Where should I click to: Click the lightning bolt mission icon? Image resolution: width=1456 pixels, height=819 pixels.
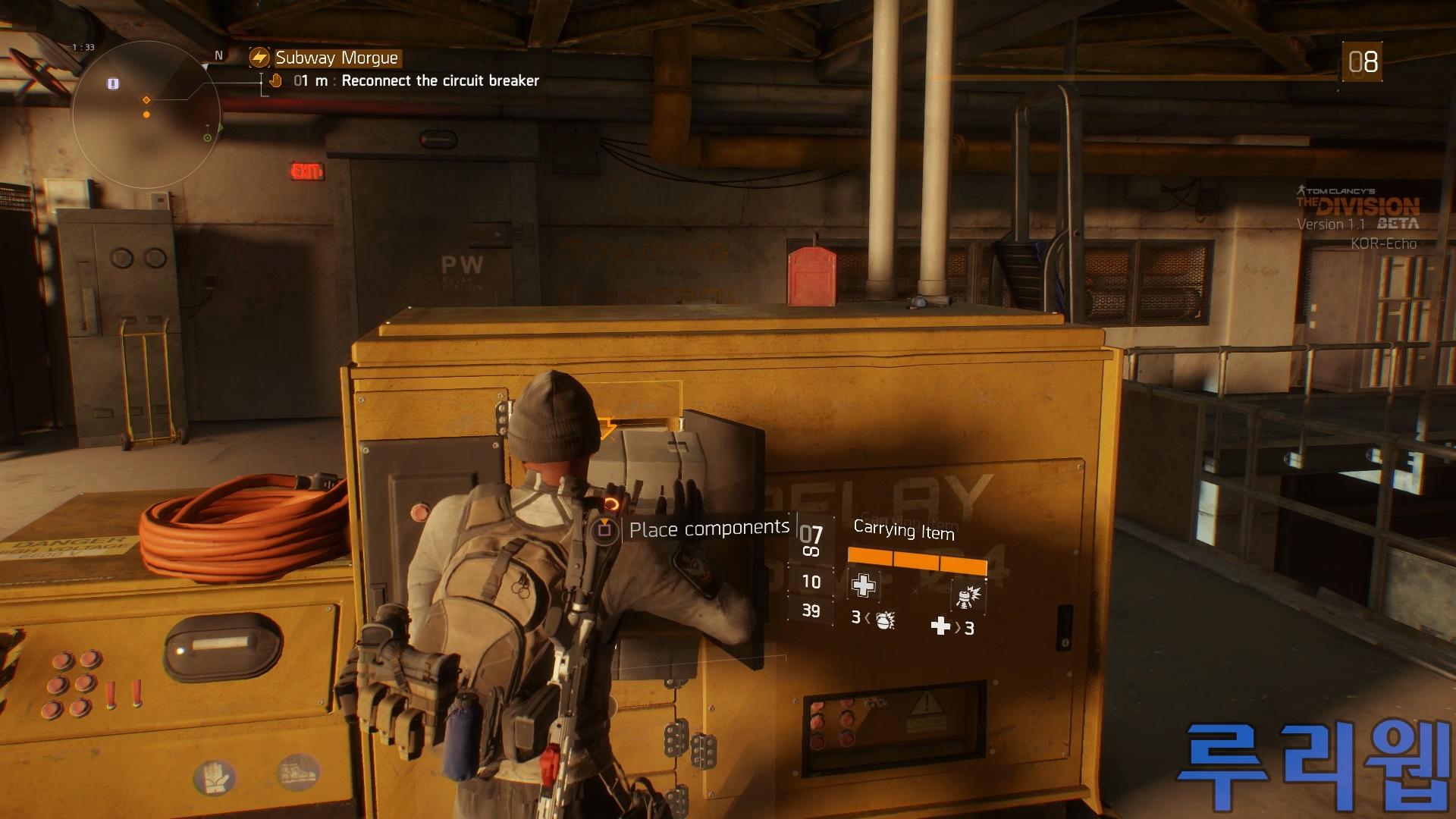point(259,58)
